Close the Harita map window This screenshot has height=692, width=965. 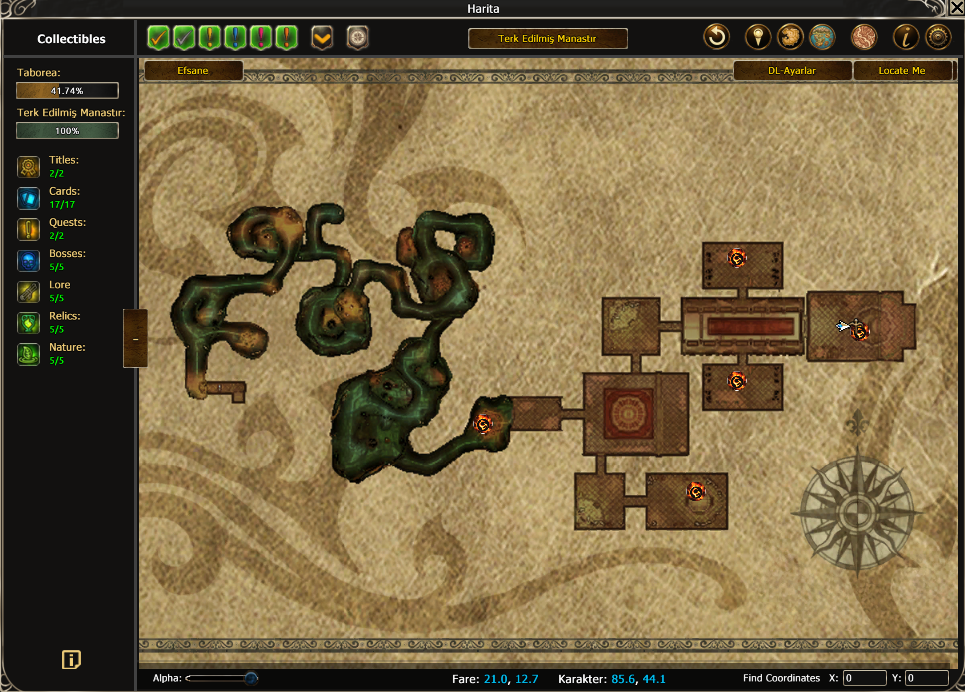tap(955, 9)
